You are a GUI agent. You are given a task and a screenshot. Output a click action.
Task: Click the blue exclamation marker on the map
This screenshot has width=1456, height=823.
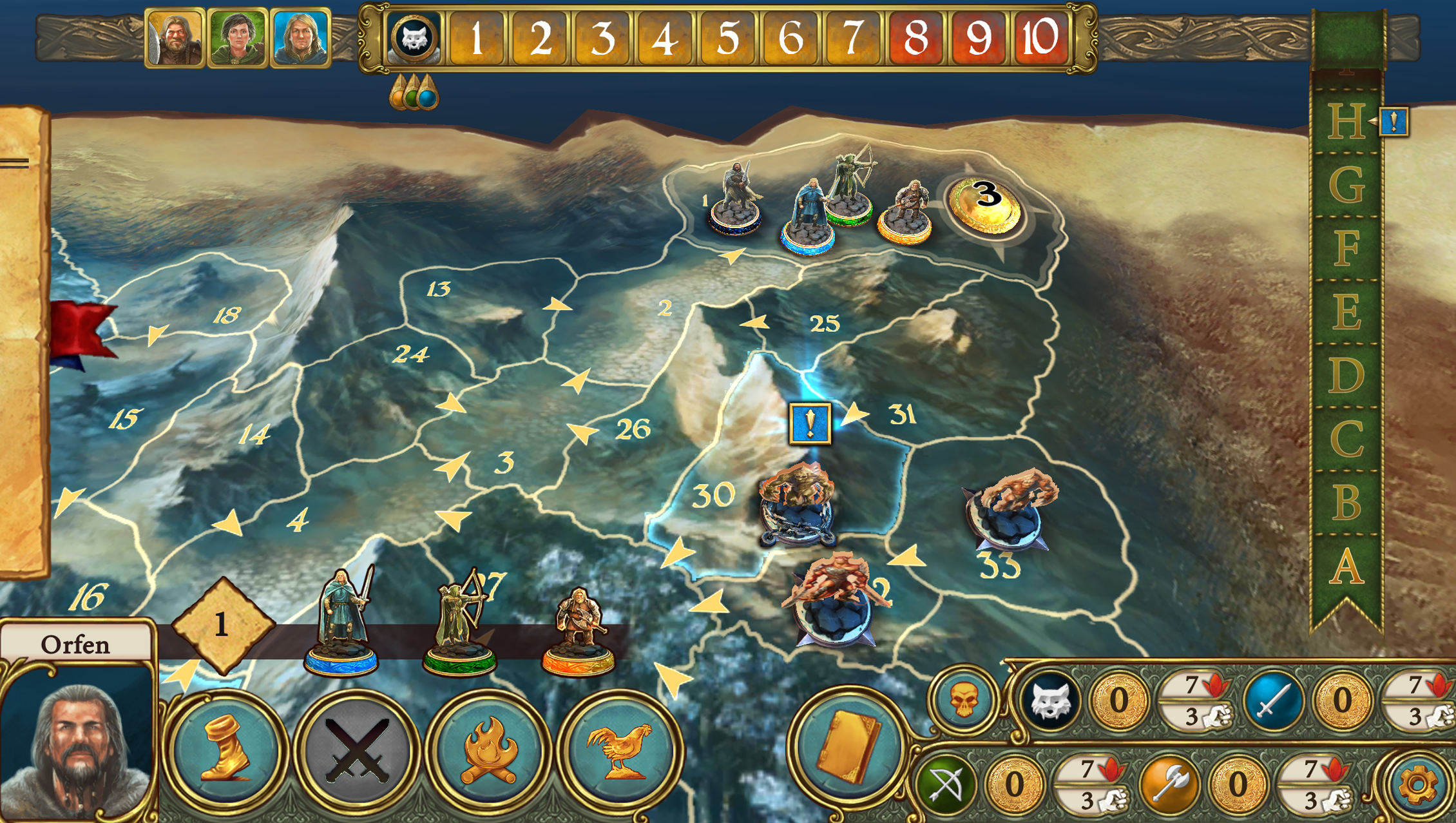pyautogui.click(x=810, y=423)
